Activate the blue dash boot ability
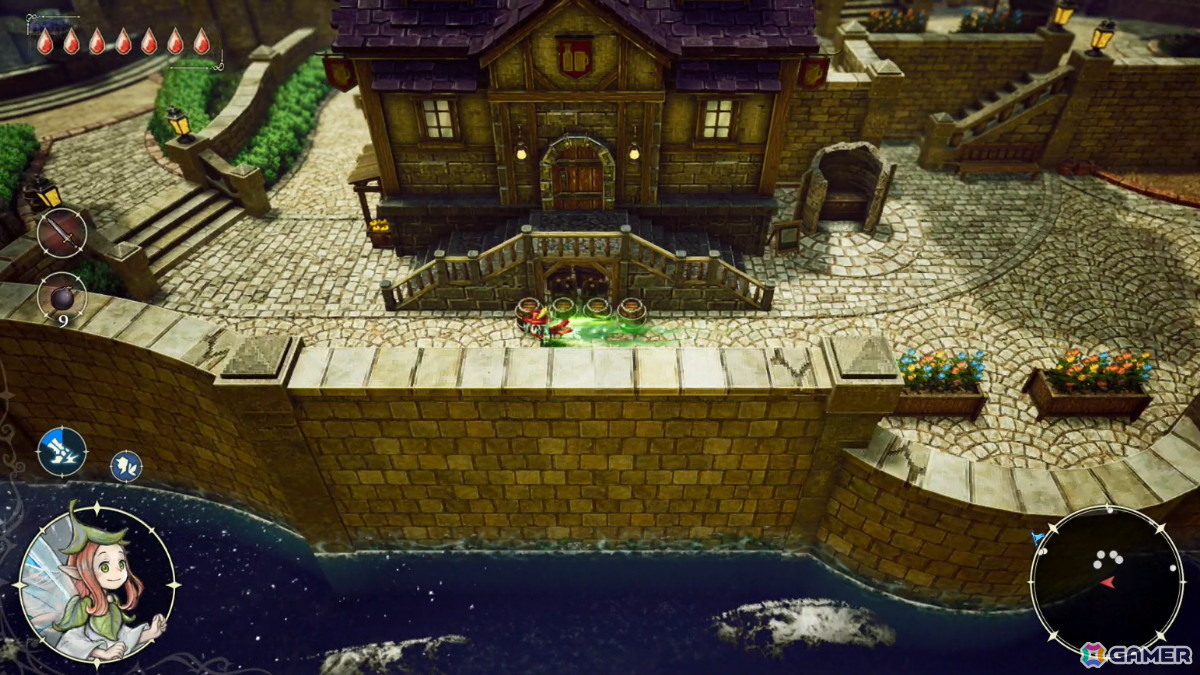The image size is (1200, 675). (x=62, y=451)
